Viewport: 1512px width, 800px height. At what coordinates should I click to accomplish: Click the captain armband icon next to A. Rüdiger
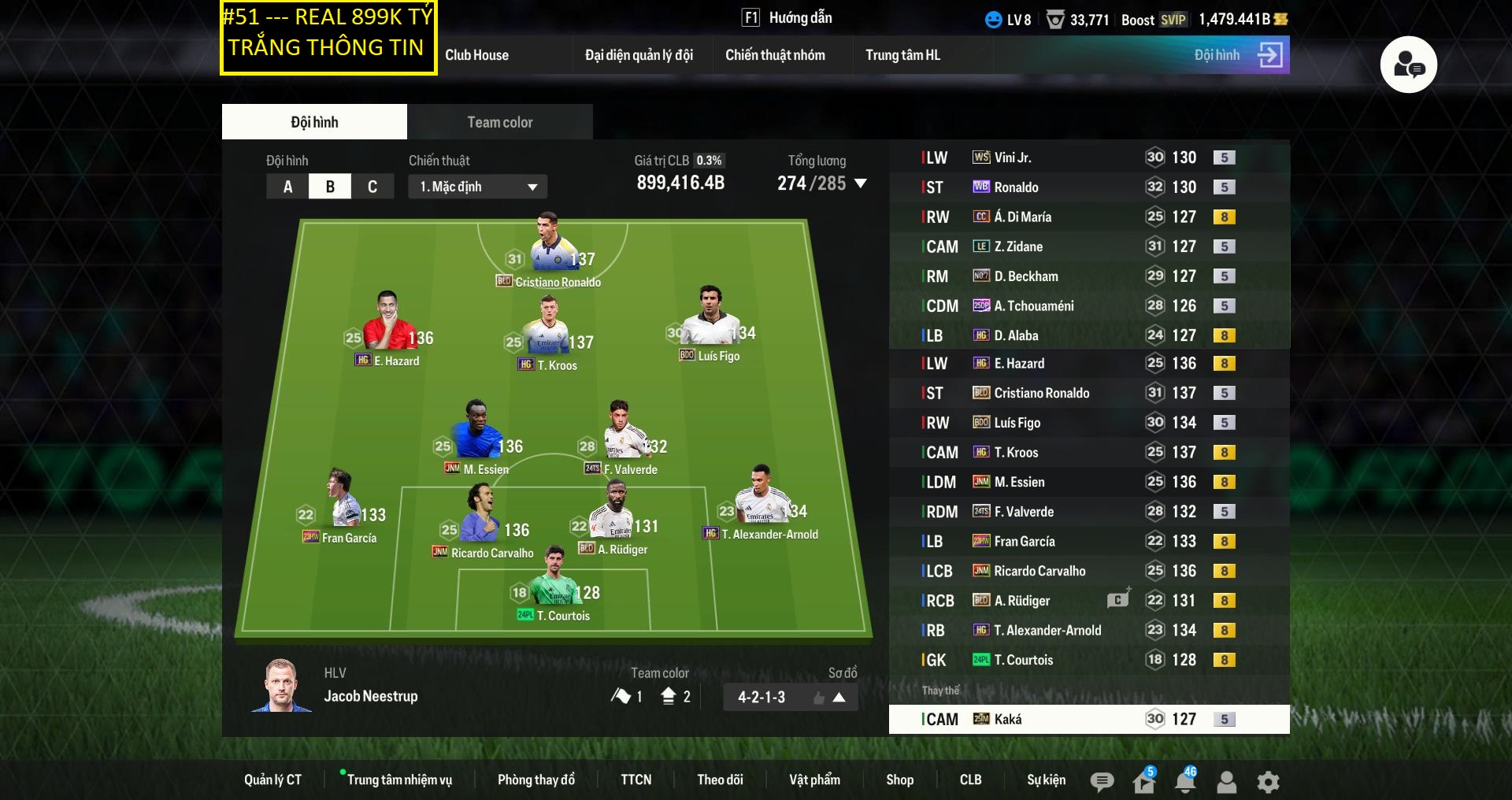pos(1119,600)
